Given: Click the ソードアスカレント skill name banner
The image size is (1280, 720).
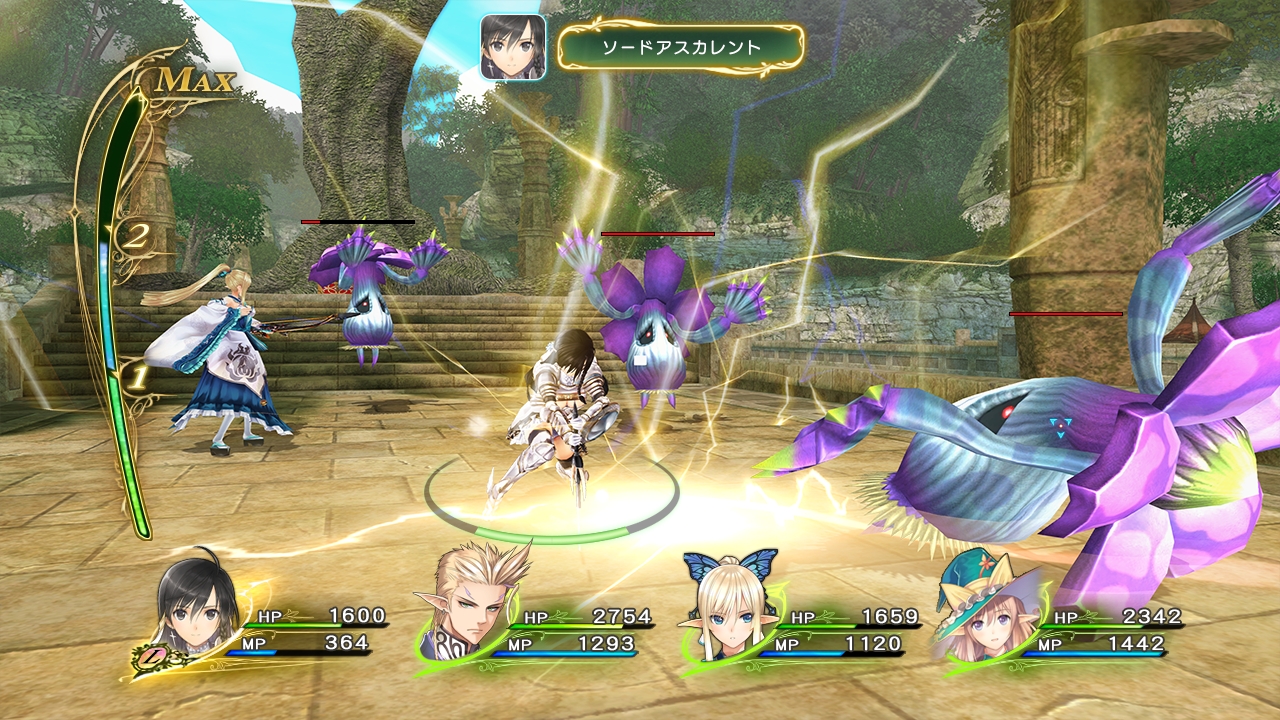Looking at the screenshot, I should [x=681, y=47].
